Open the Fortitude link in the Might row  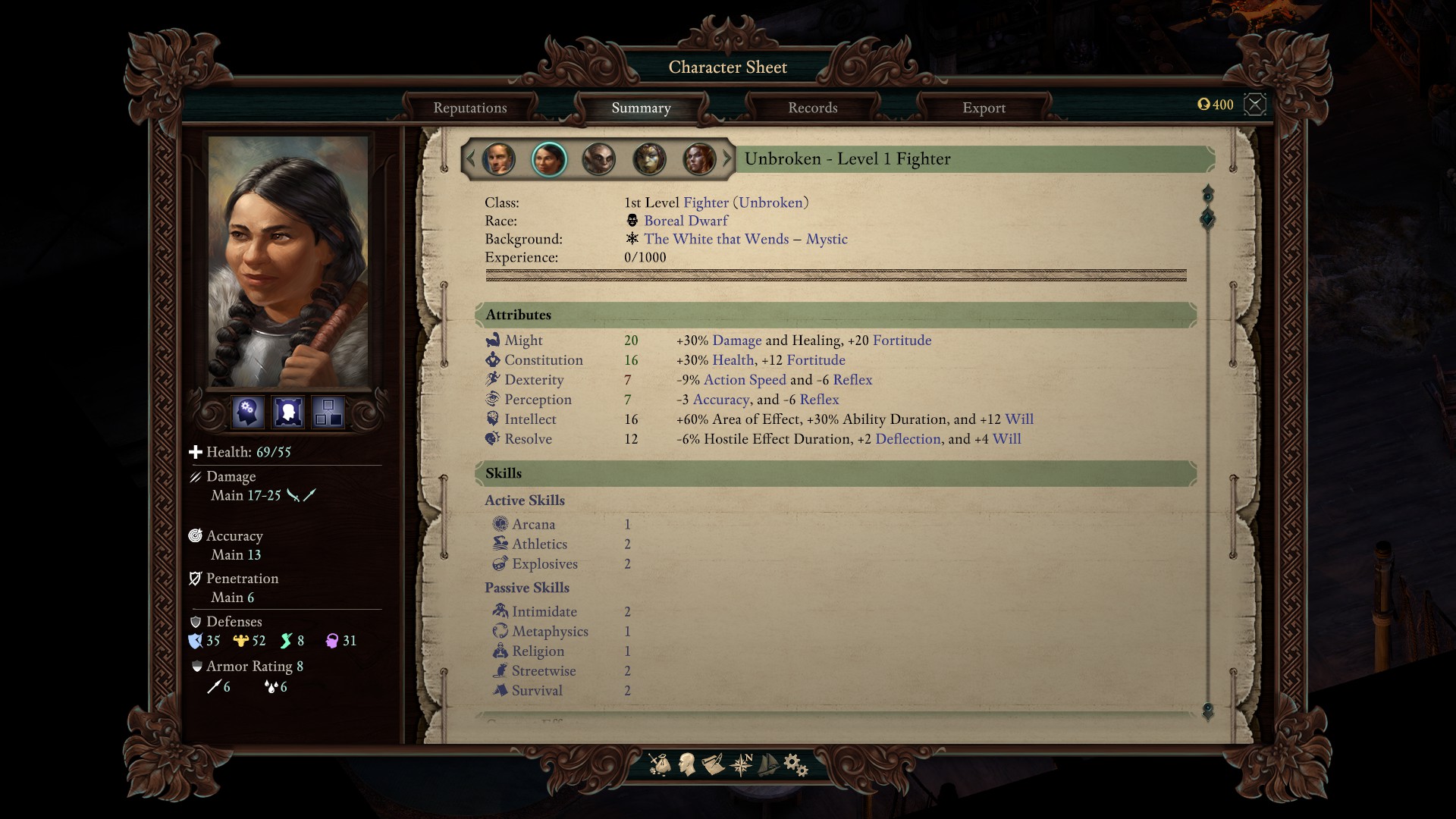[x=902, y=340]
